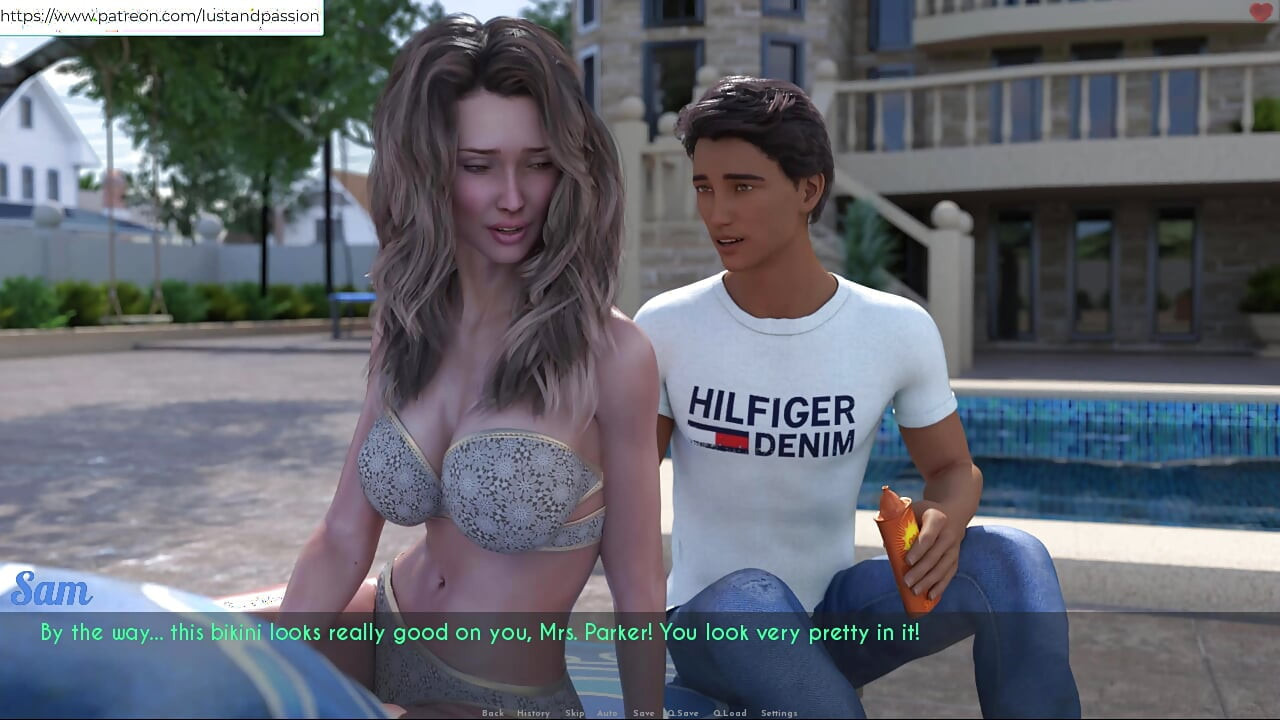This screenshot has width=1280, height=720.
Task: Open the dialogue History log
Action: click(x=533, y=713)
